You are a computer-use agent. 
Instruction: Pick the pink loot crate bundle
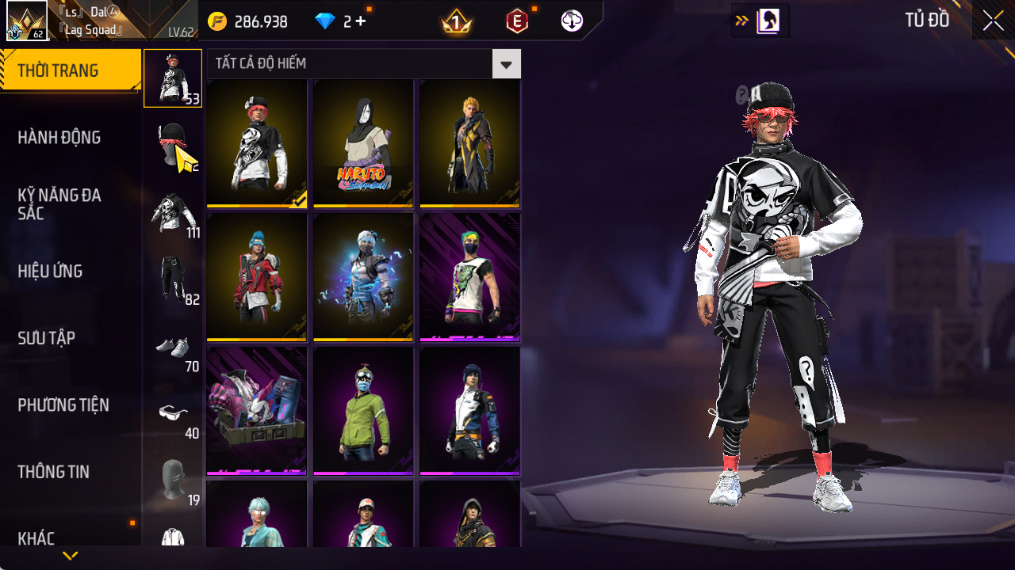coord(257,410)
